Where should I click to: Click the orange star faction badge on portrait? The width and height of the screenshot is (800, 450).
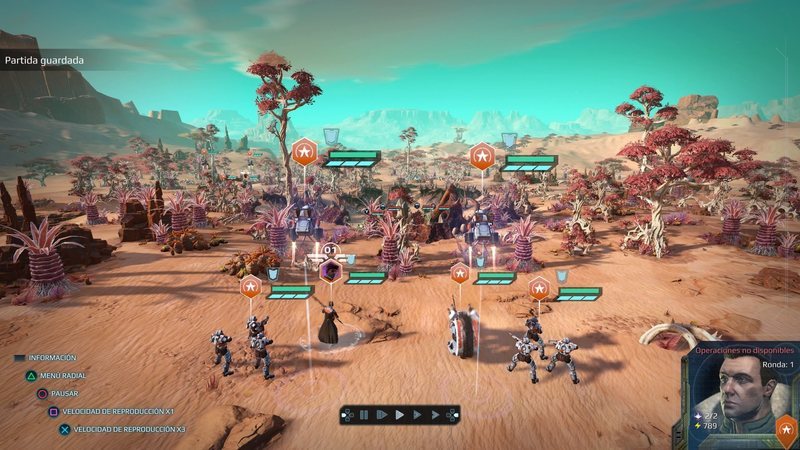tap(785, 431)
